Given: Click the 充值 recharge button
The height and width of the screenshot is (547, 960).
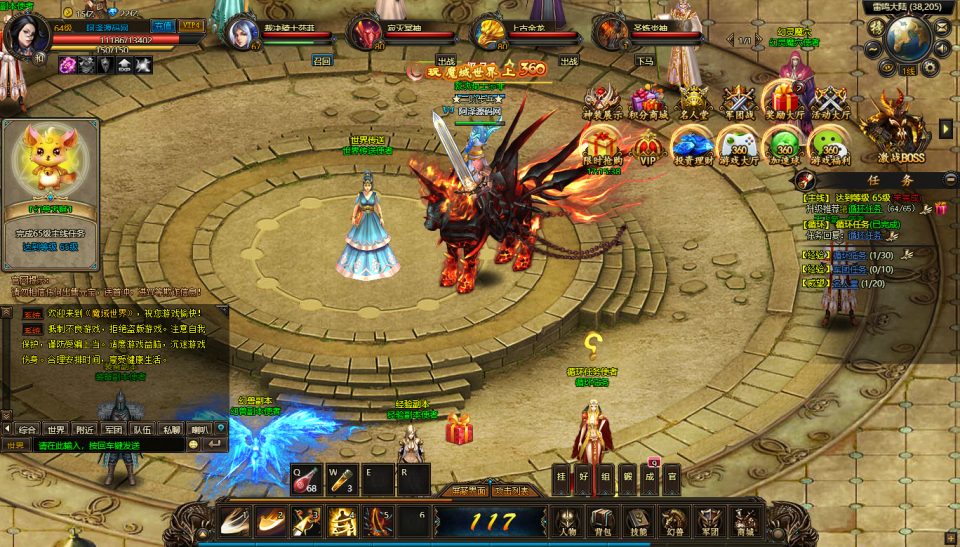Looking at the screenshot, I should 163,25.
